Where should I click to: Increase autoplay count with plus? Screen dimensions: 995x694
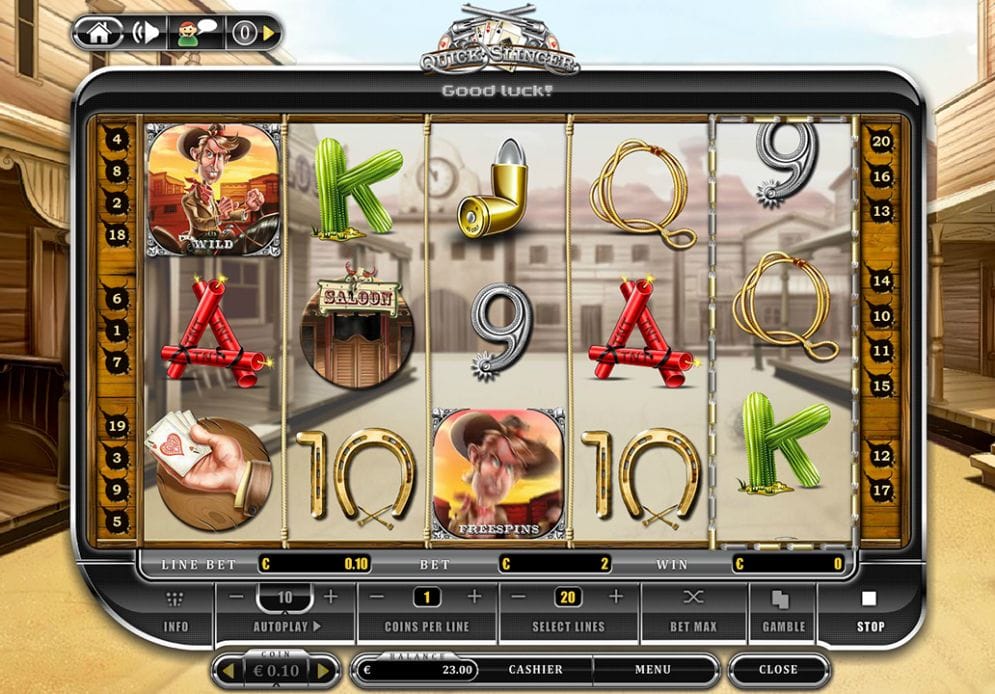331,597
